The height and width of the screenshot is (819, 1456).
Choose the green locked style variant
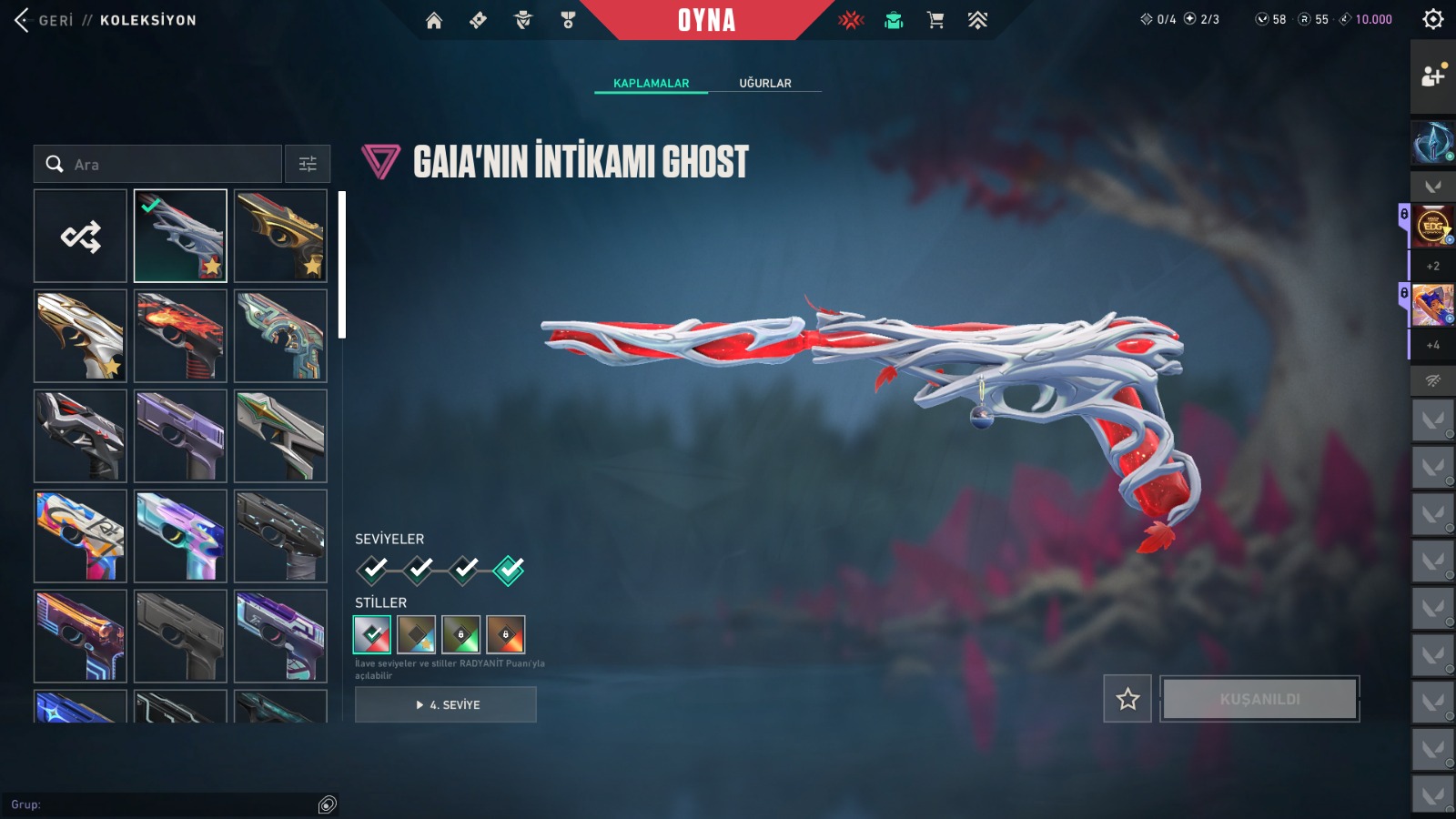[x=460, y=634]
